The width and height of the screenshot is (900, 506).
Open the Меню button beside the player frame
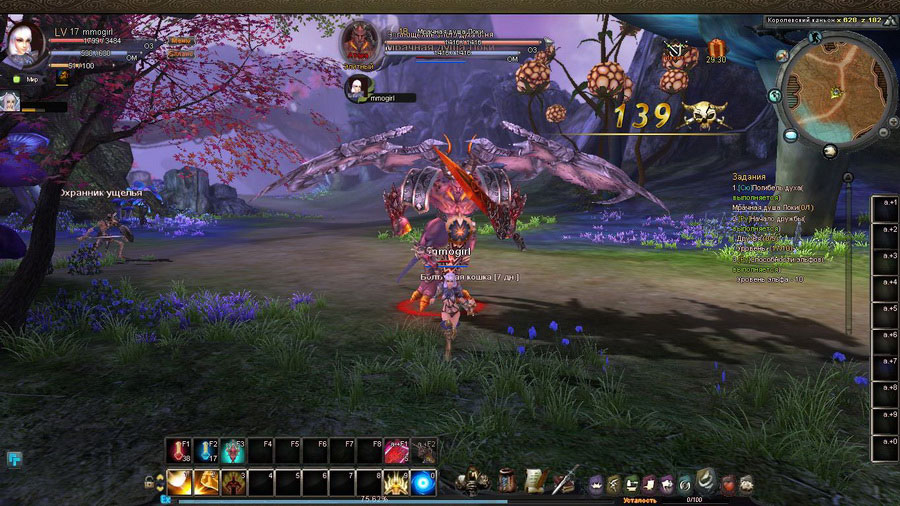181,41
